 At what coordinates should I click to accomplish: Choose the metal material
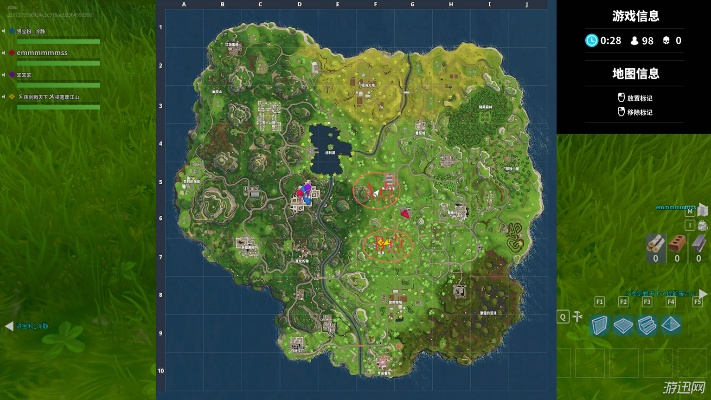[697, 243]
